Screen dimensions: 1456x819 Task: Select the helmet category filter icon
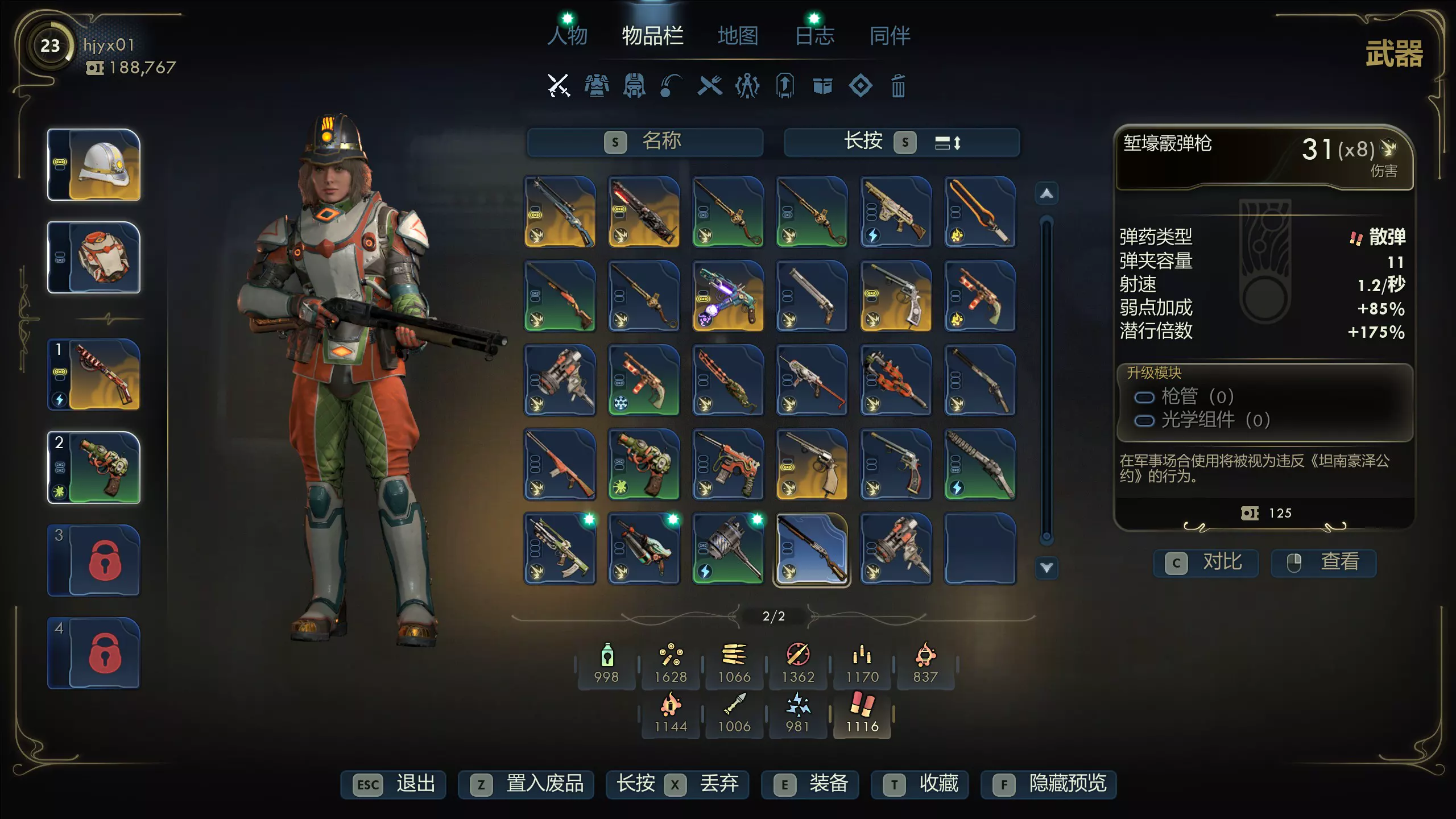(634, 86)
